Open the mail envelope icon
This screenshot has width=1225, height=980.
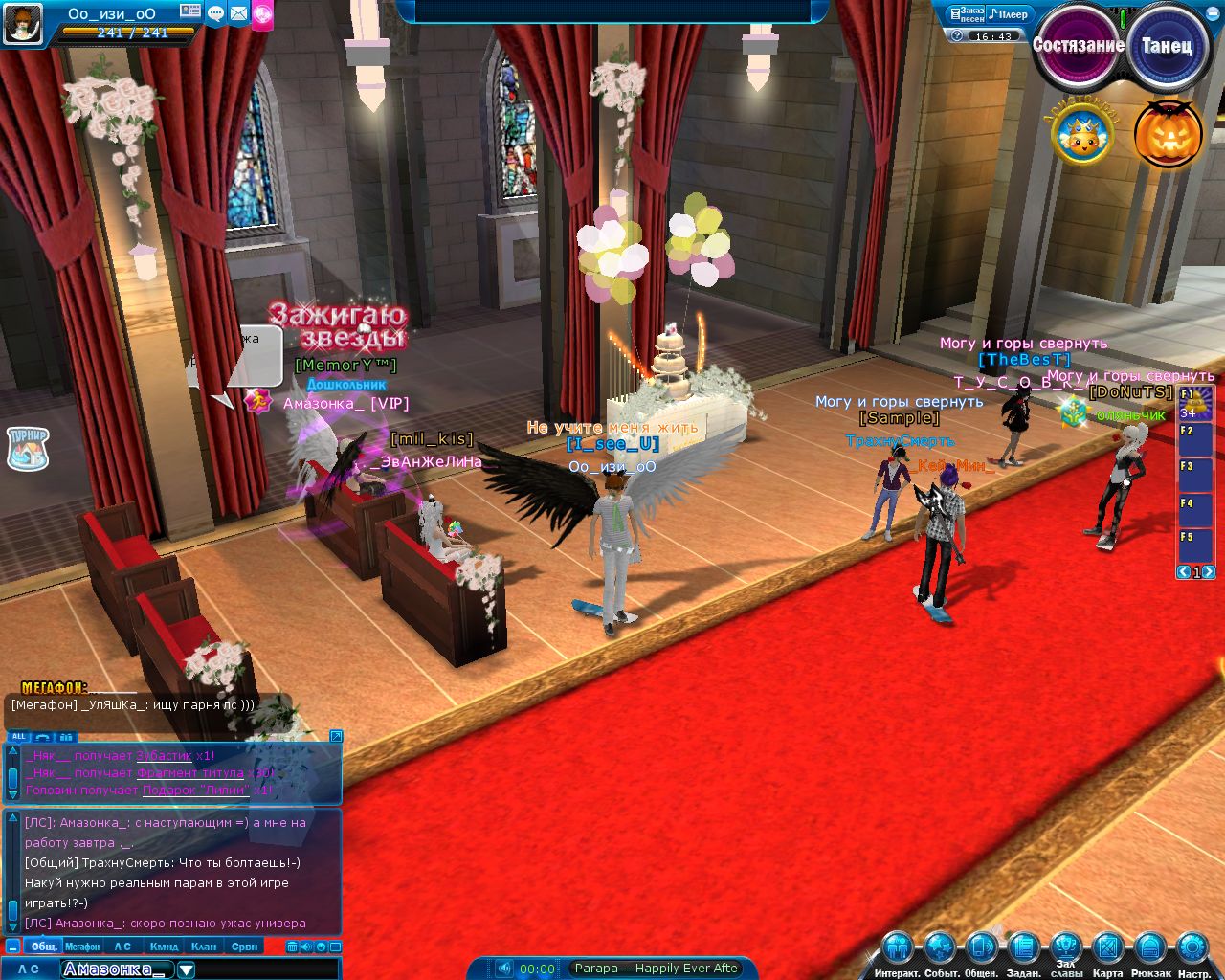238,13
